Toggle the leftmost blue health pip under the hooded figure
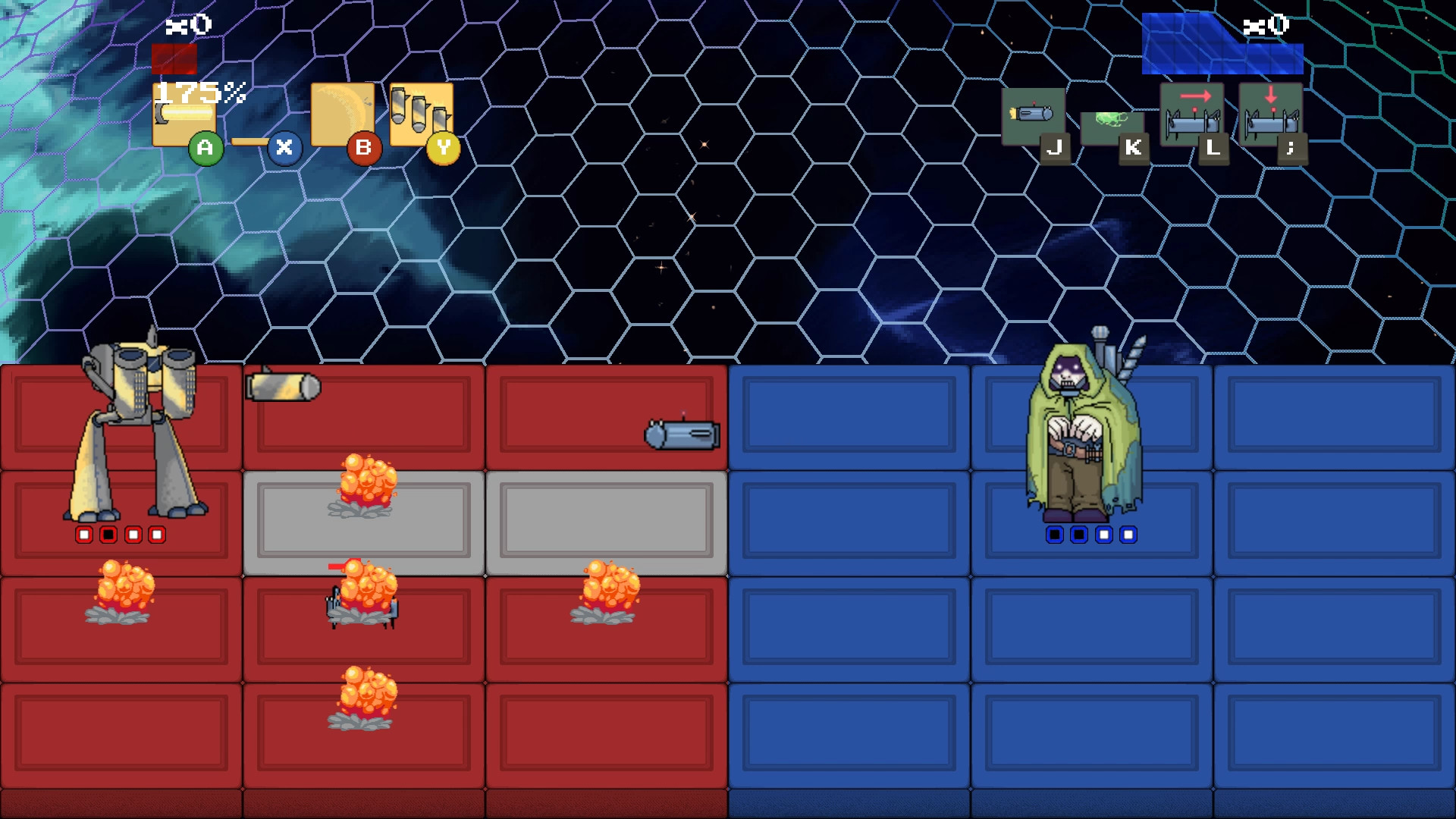This screenshot has width=1456, height=819. tap(1055, 535)
